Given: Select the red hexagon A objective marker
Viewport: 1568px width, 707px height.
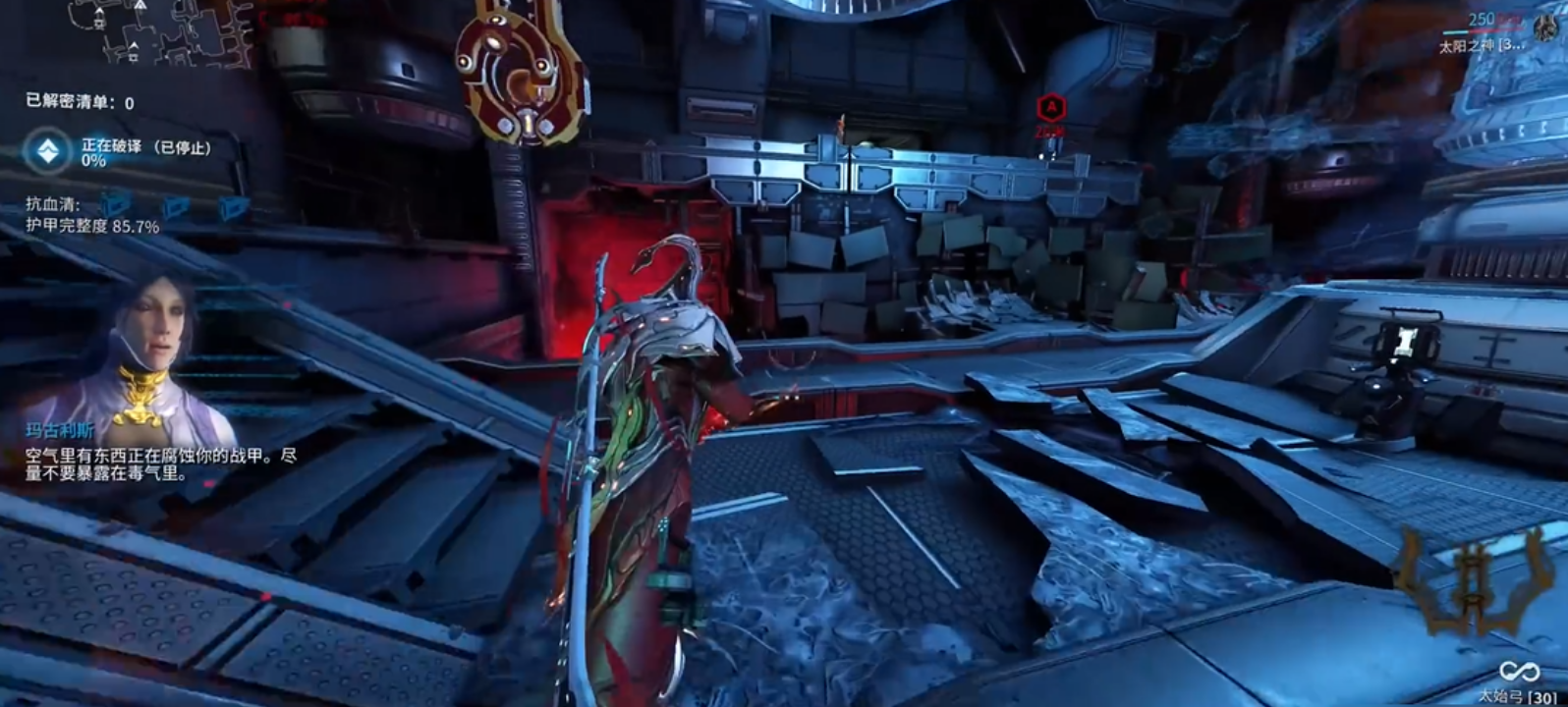Looking at the screenshot, I should pos(1051,106).
